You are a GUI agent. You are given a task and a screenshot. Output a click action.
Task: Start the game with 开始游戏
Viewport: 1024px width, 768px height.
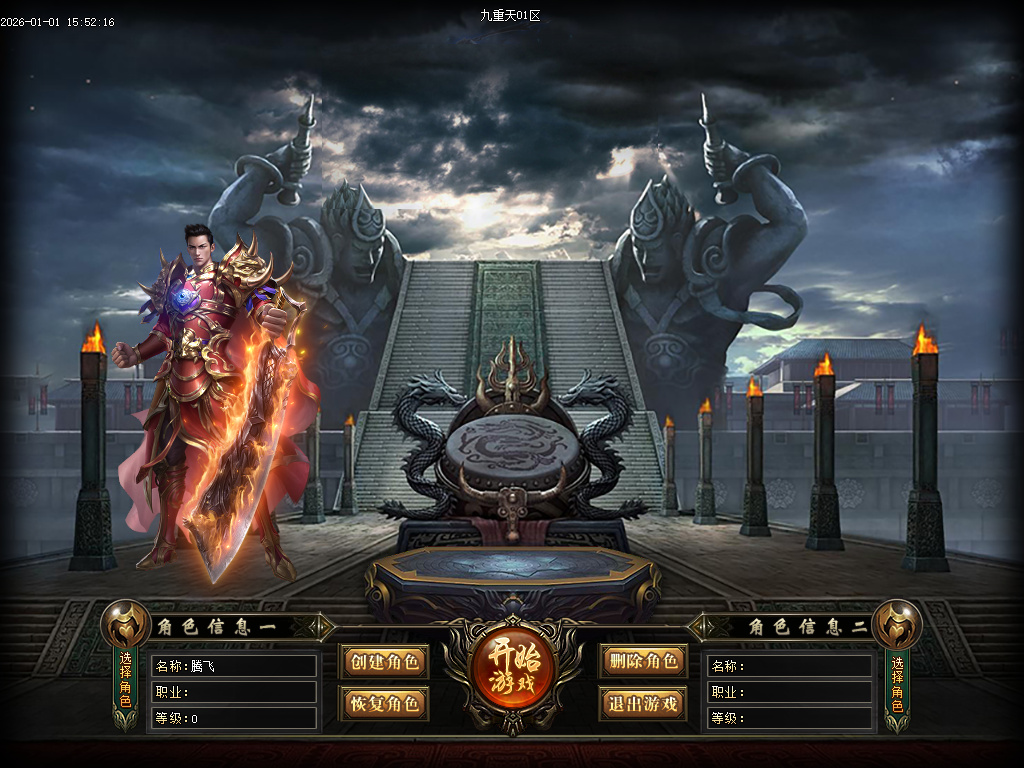tap(512, 669)
